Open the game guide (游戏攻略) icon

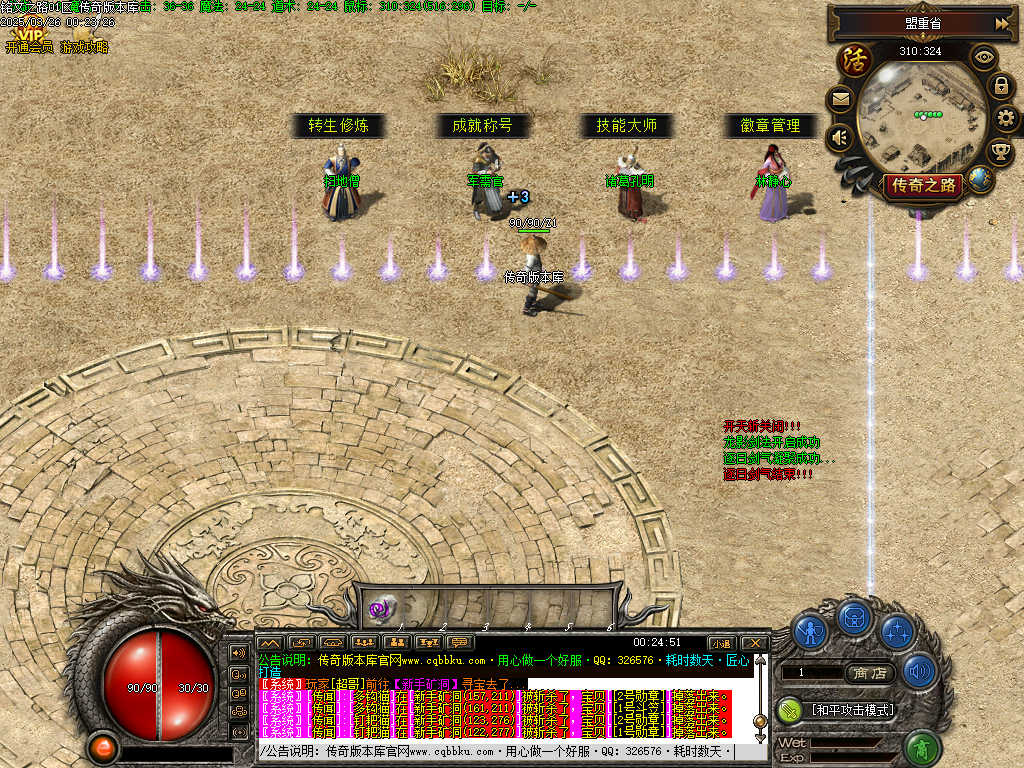(84, 38)
